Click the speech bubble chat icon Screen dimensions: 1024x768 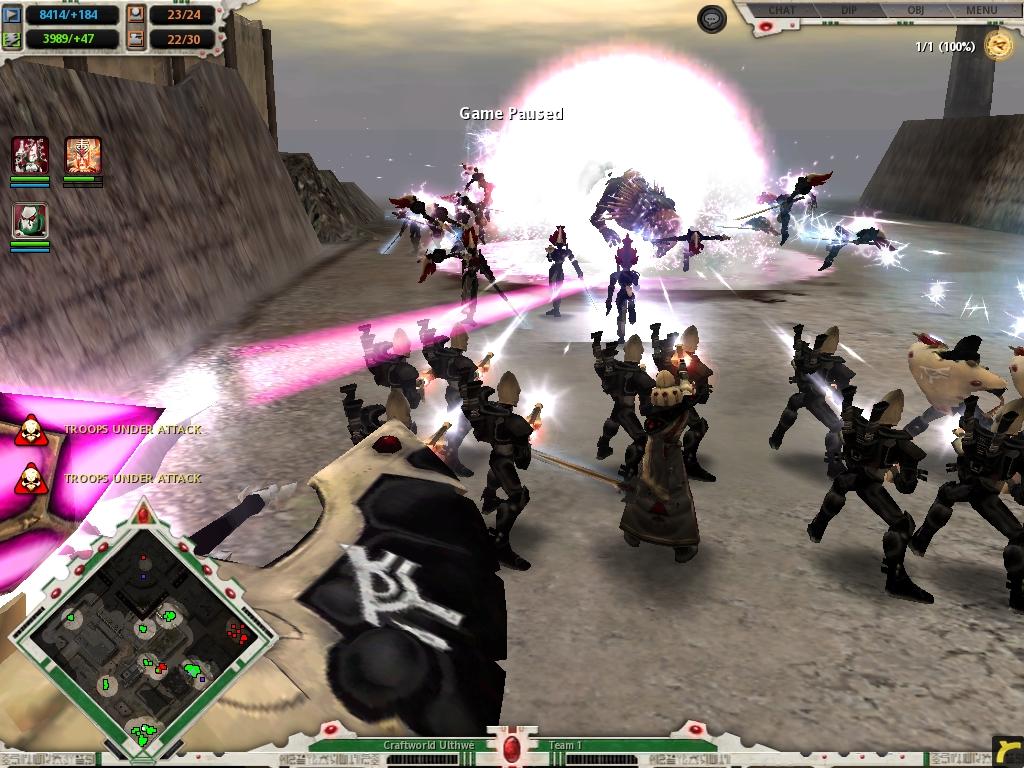tap(711, 19)
